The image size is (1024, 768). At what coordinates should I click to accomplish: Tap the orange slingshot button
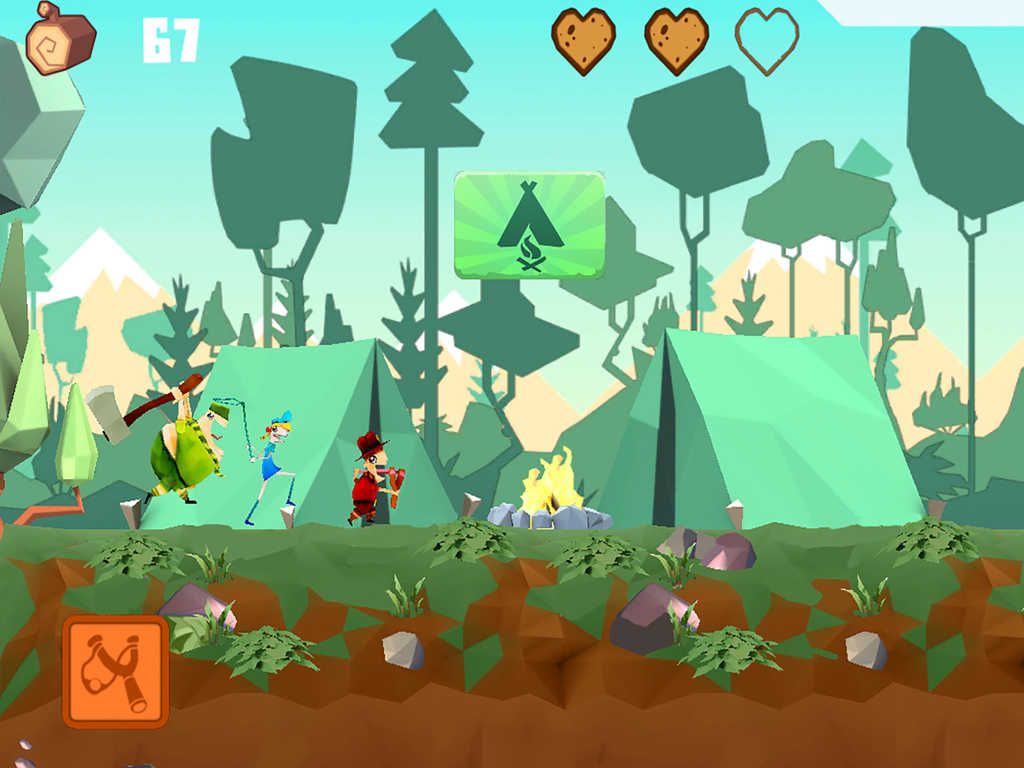(115, 671)
